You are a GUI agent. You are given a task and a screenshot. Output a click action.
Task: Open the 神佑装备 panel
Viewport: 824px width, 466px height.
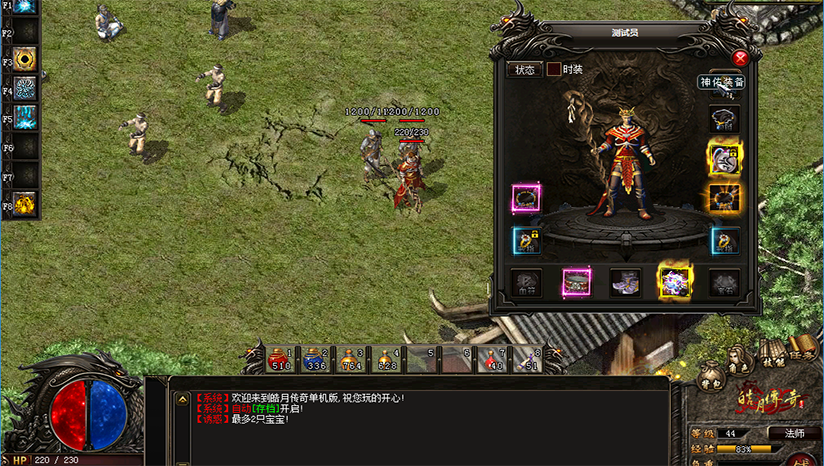[720, 82]
